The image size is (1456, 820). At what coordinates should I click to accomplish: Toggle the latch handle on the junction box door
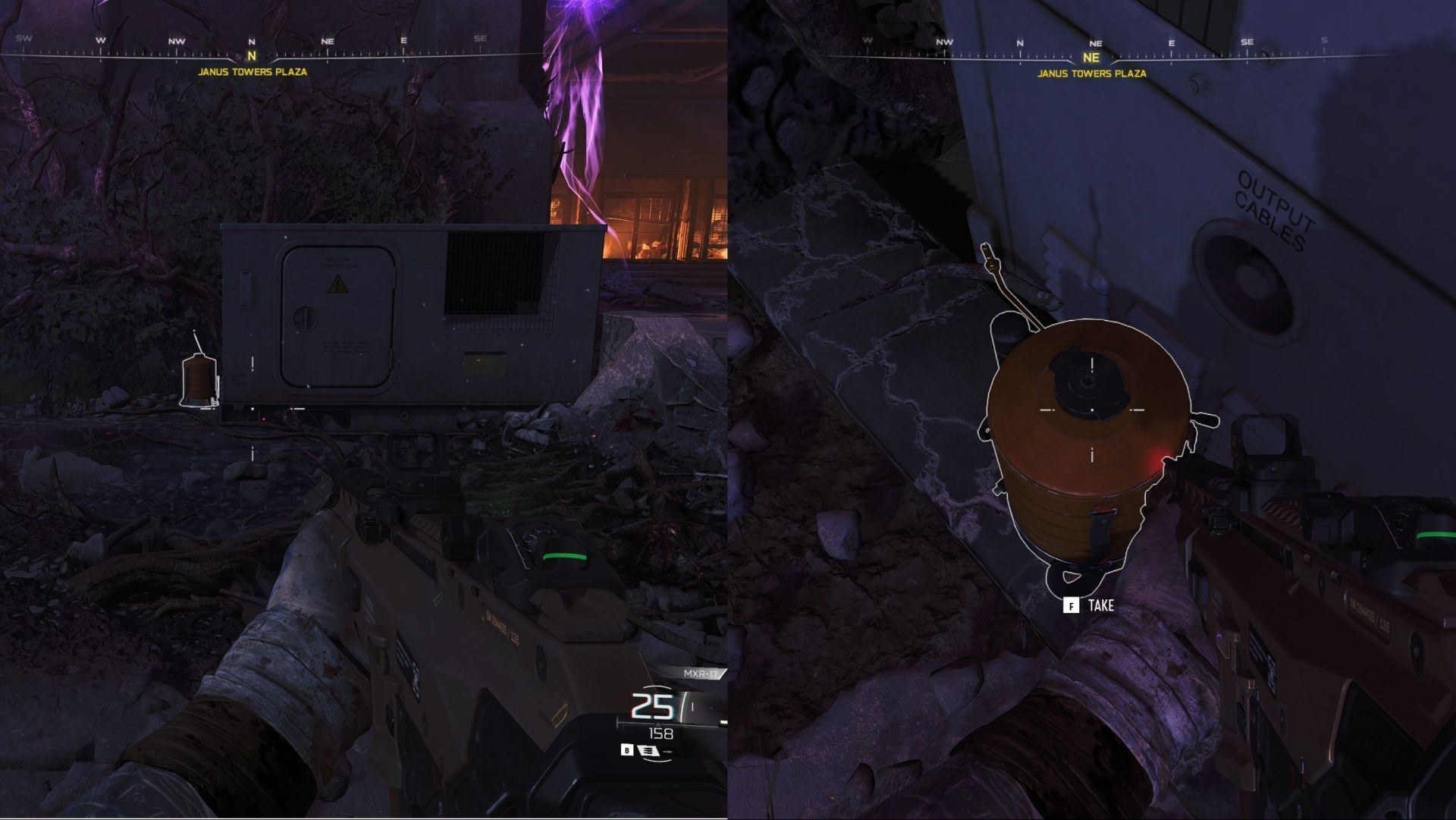tap(305, 317)
